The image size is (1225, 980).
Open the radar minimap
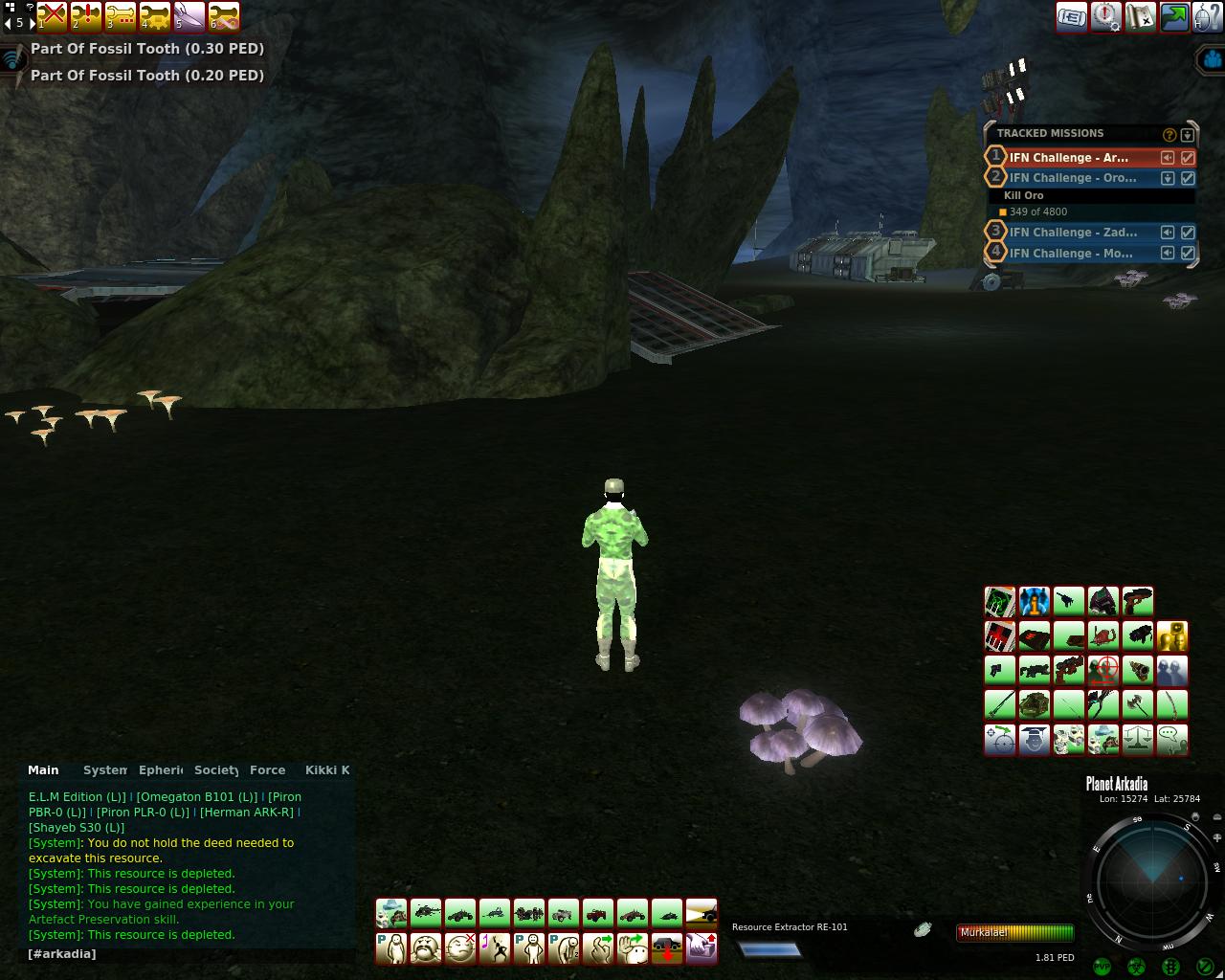point(1151,879)
